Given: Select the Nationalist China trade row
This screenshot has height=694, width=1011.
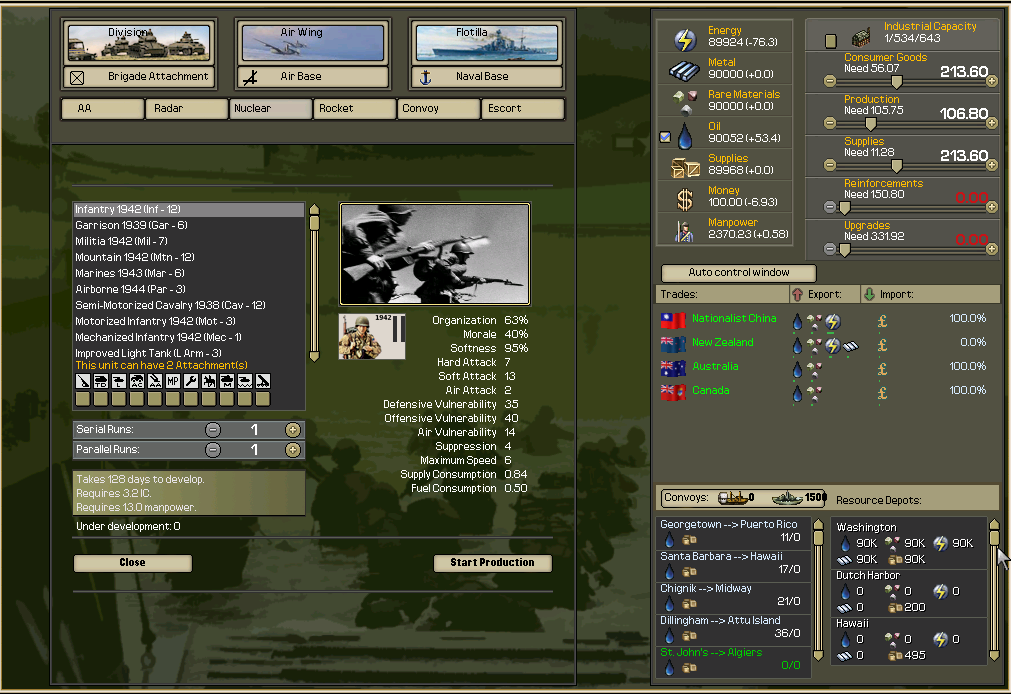Looking at the screenshot, I should pos(733,319).
